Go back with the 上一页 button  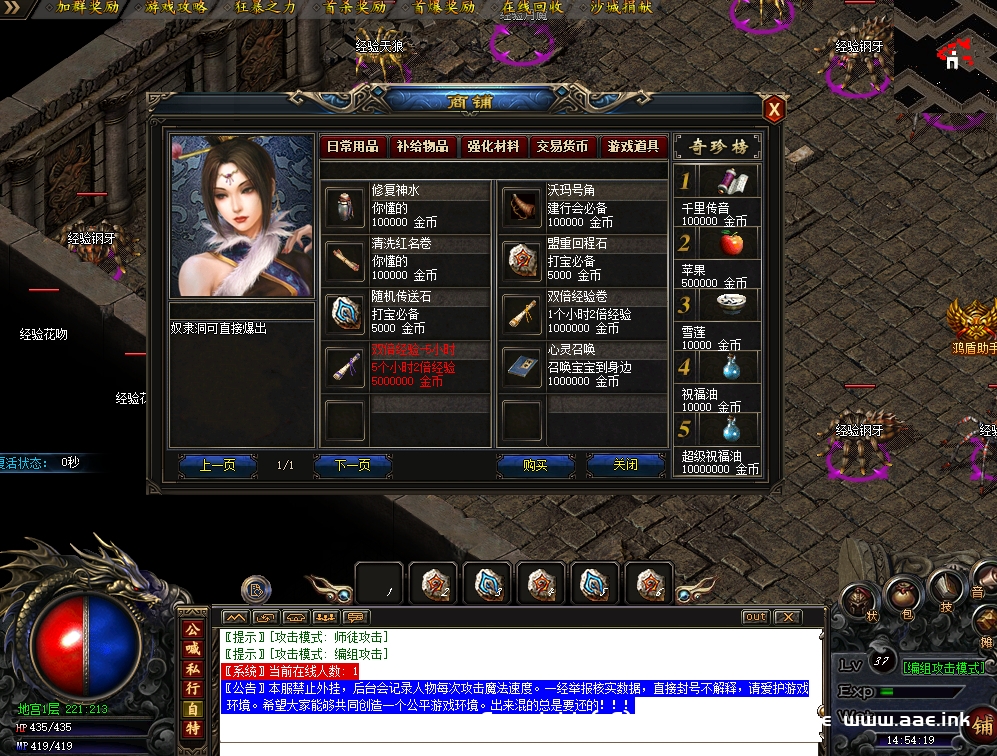click(x=217, y=465)
